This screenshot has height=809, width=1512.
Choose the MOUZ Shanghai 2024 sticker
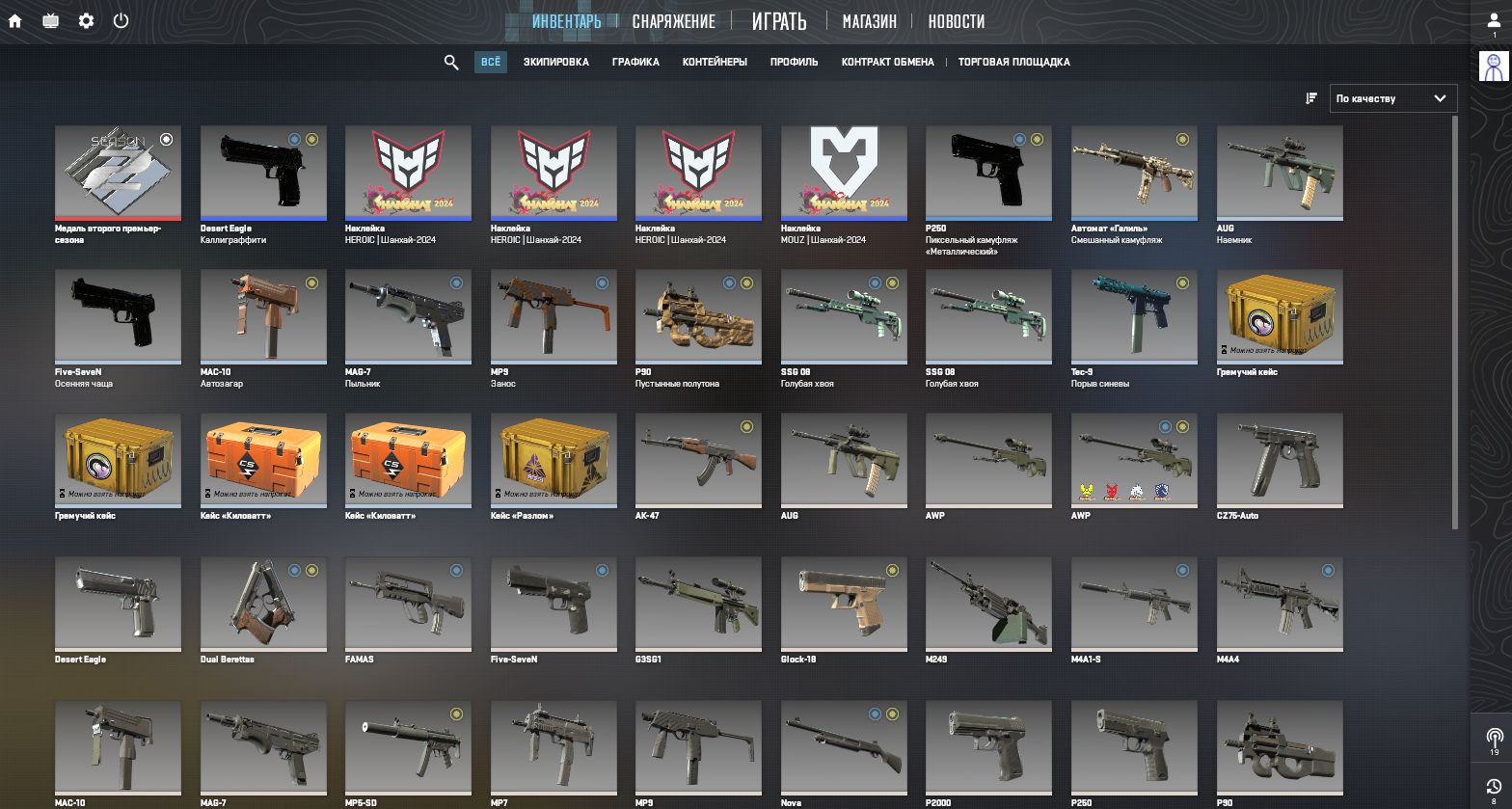[x=843, y=172]
